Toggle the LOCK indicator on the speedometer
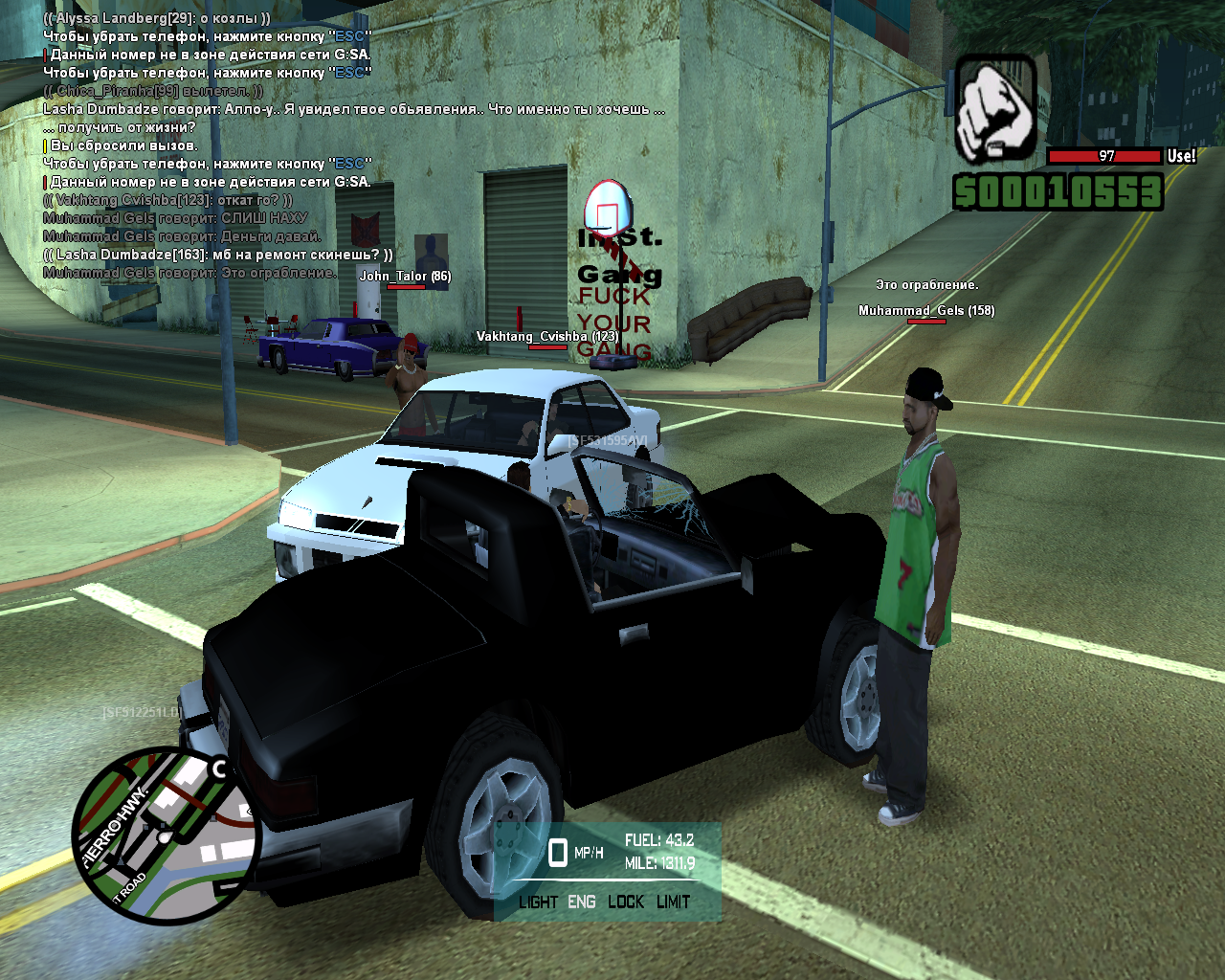 [x=626, y=902]
